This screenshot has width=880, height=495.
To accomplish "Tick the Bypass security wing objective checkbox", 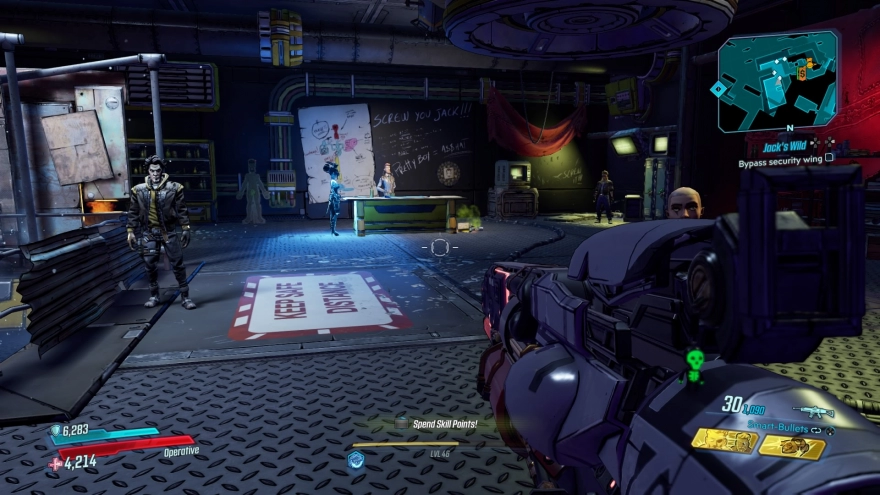I will (x=829, y=161).
